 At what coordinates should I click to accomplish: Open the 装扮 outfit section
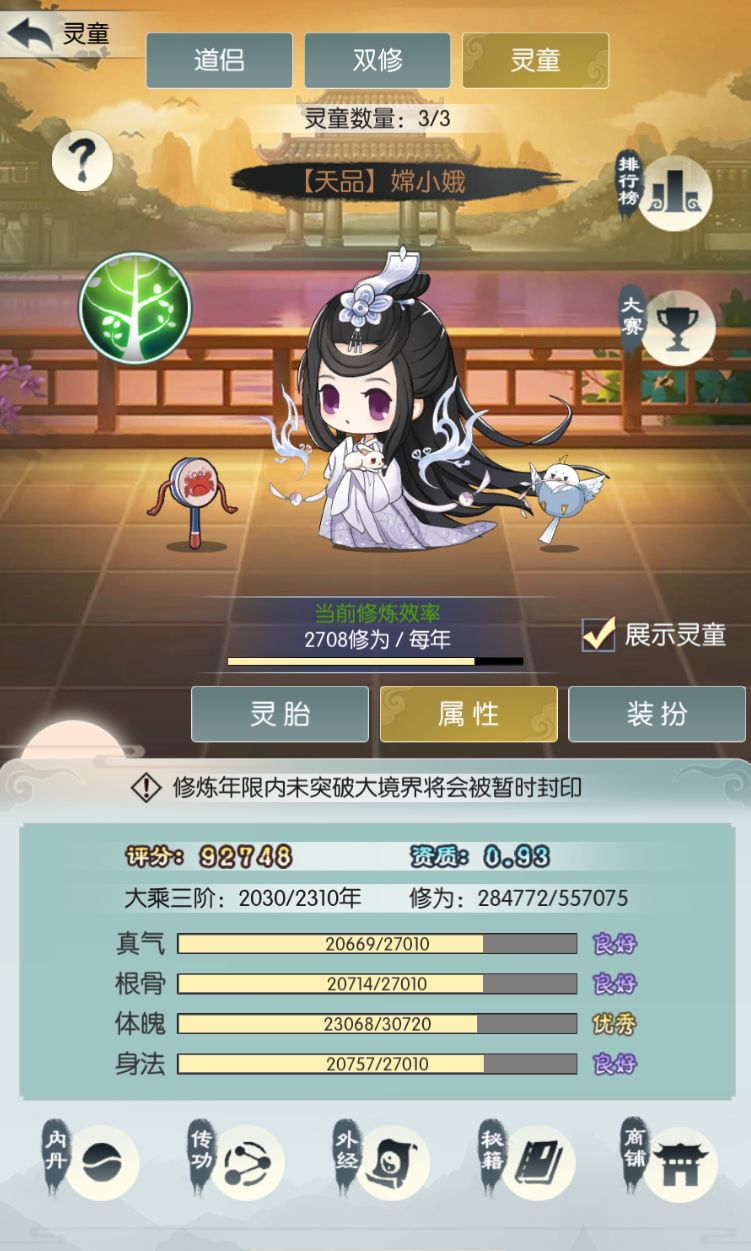coord(657,714)
